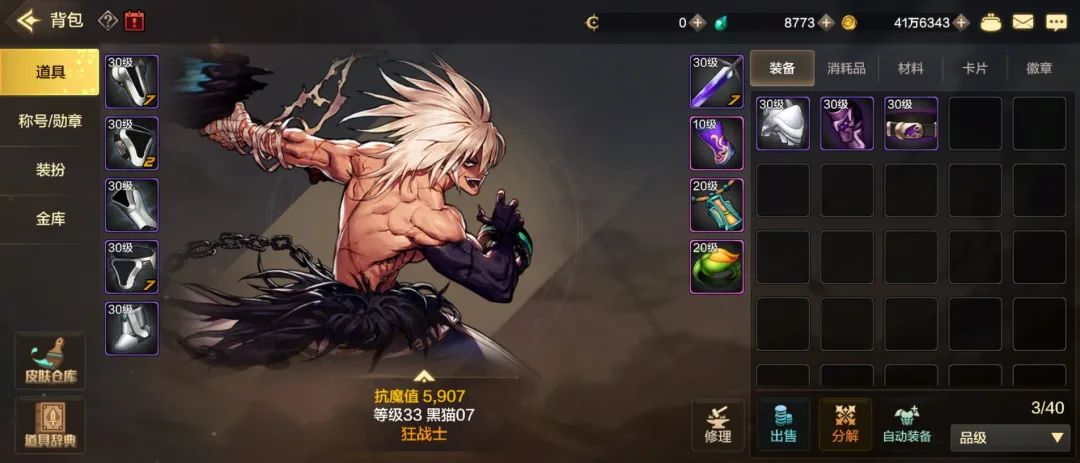Click the 出售 sell button
Viewport: 1080px width, 463px height.
(783, 424)
